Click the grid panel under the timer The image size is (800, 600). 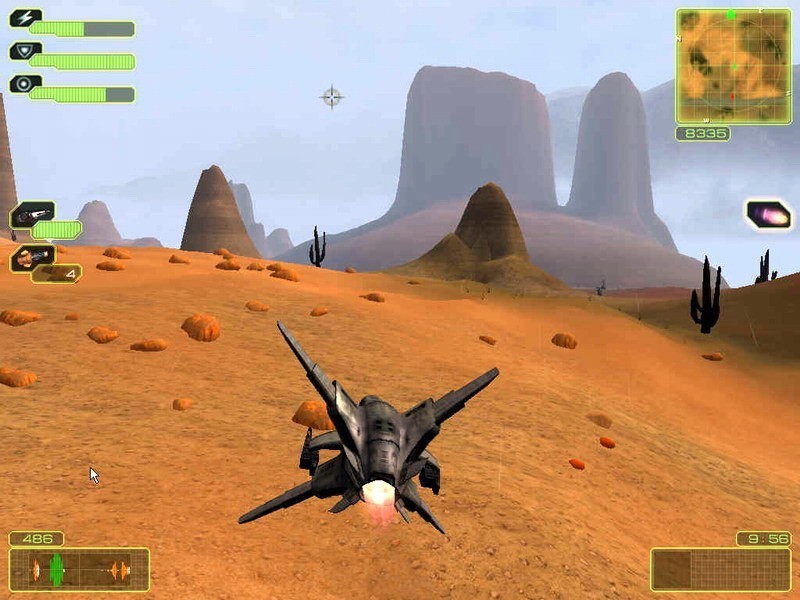click(720, 569)
